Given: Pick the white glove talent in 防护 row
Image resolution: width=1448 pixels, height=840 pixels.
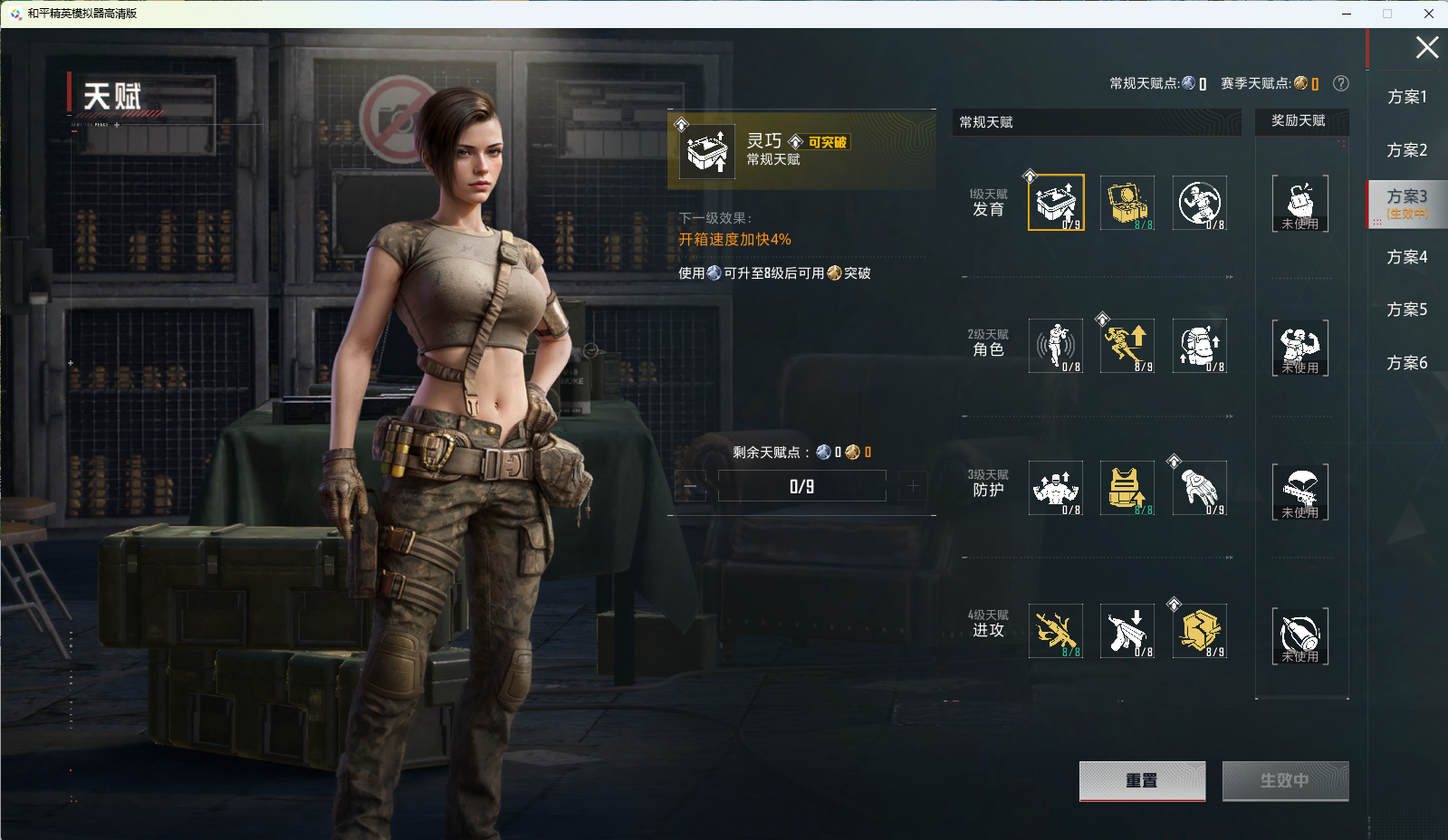Looking at the screenshot, I should (x=1200, y=488).
